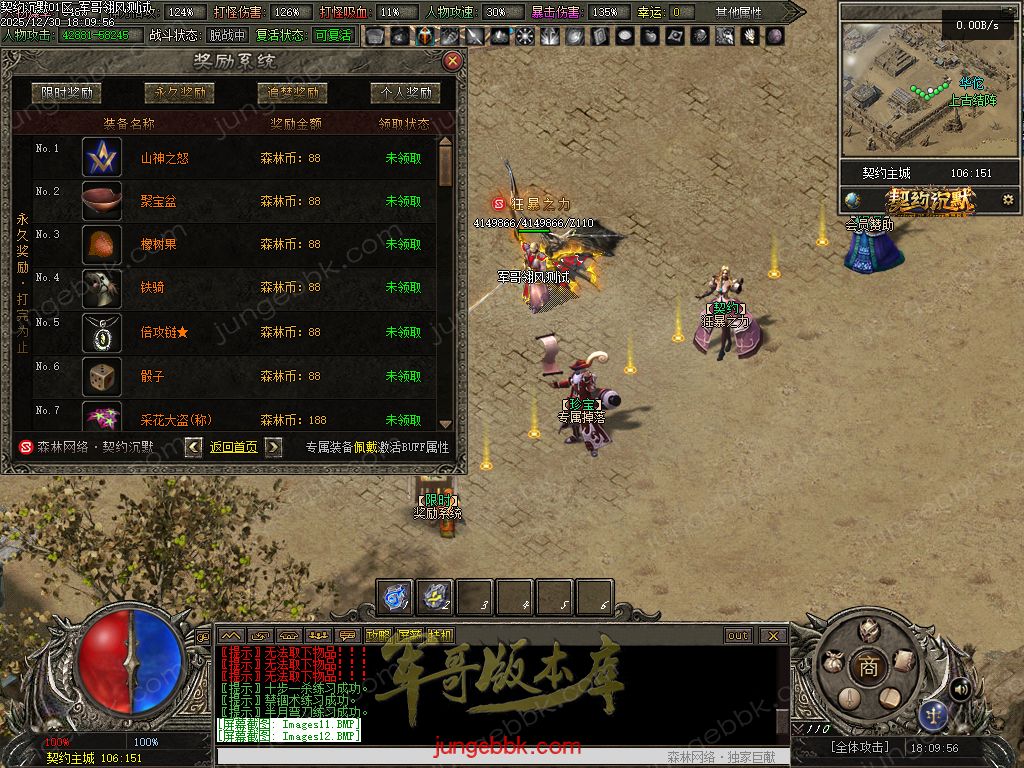The height and width of the screenshot is (768, 1024).
Task: Go to the next reward page arrow
Action: [x=273, y=447]
